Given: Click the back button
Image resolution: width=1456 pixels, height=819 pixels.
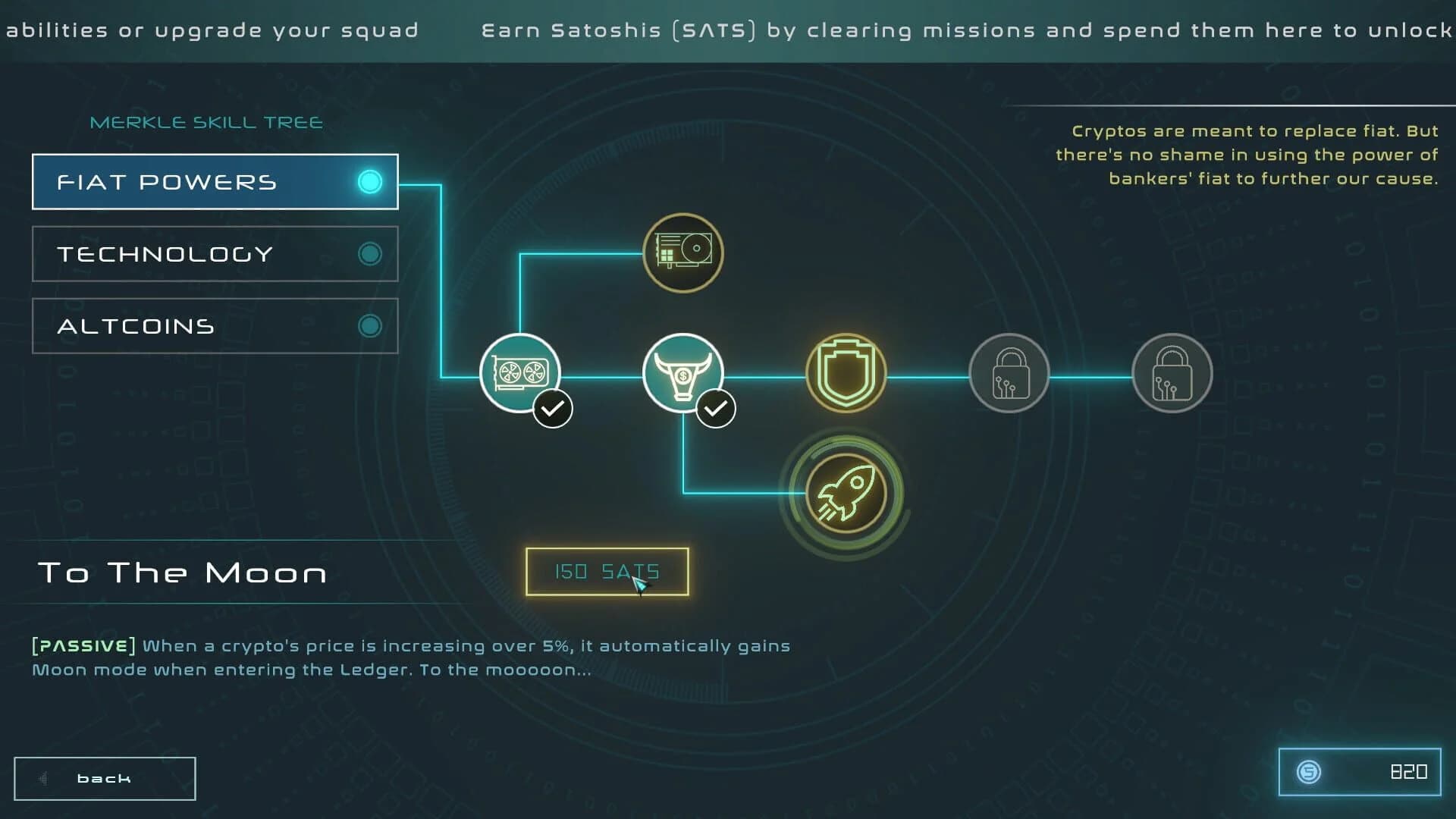Looking at the screenshot, I should click(x=104, y=777).
